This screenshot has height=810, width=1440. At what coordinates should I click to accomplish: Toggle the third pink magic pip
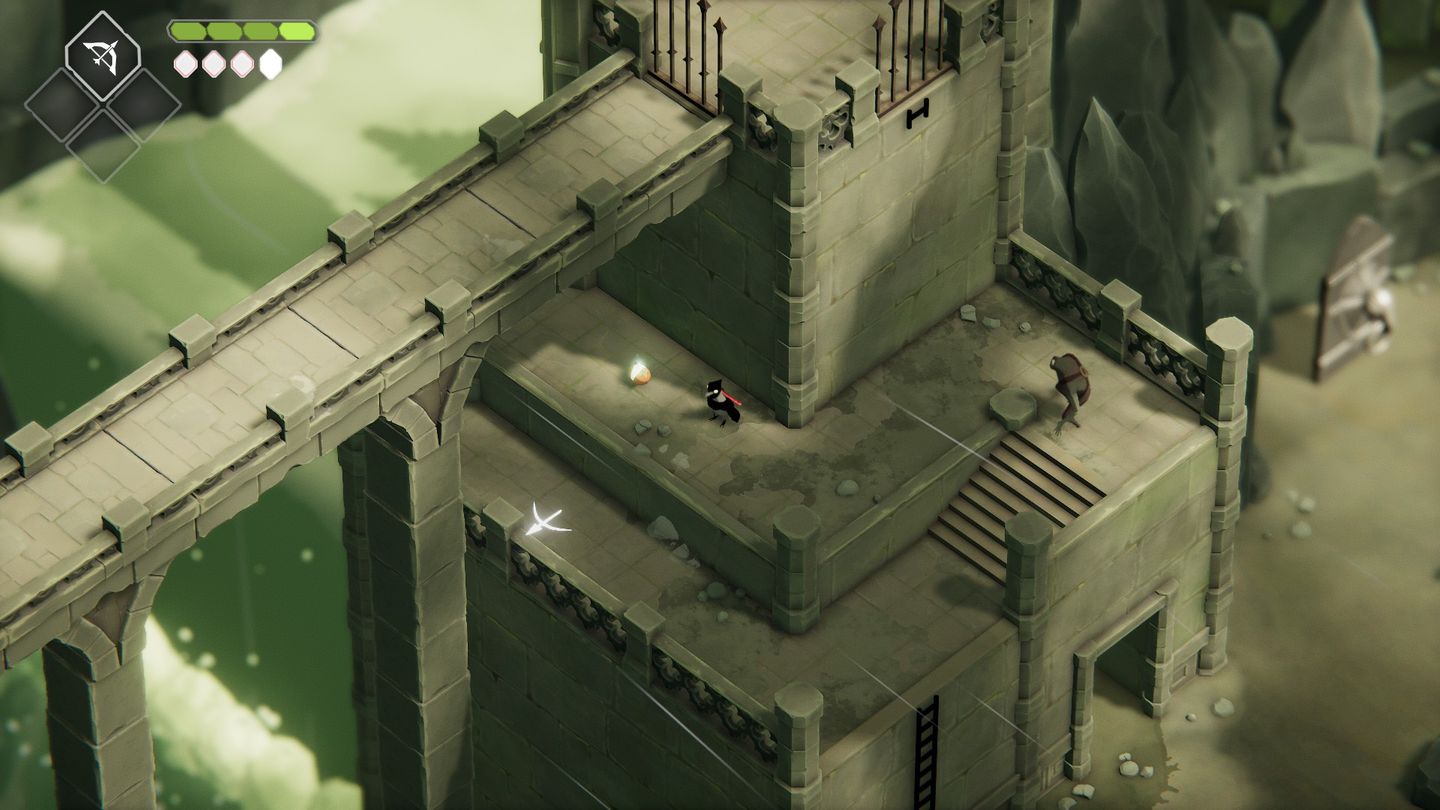pyautogui.click(x=242, y=63)
